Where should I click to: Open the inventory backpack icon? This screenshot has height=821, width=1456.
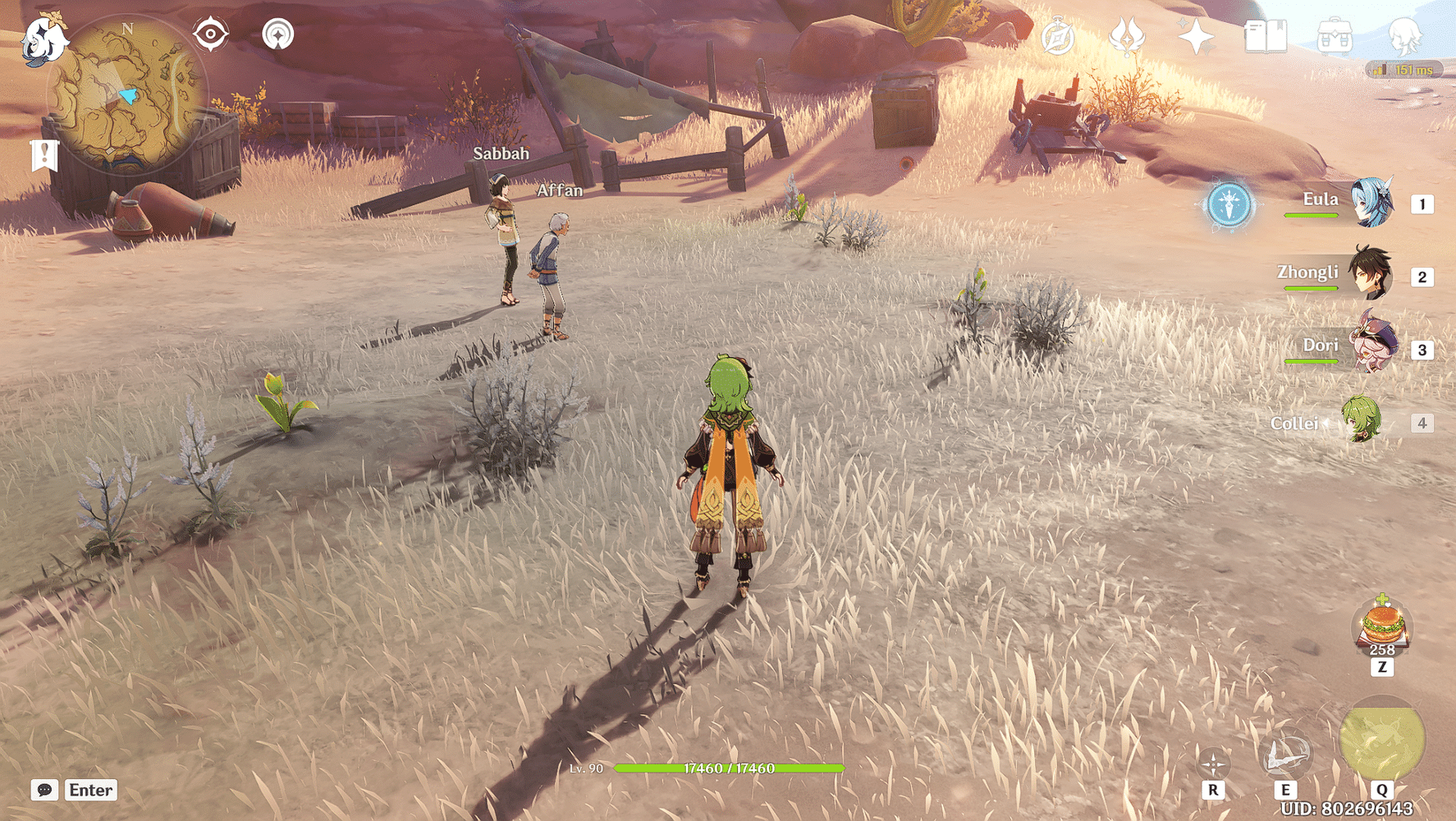[x=1335, y=37]
